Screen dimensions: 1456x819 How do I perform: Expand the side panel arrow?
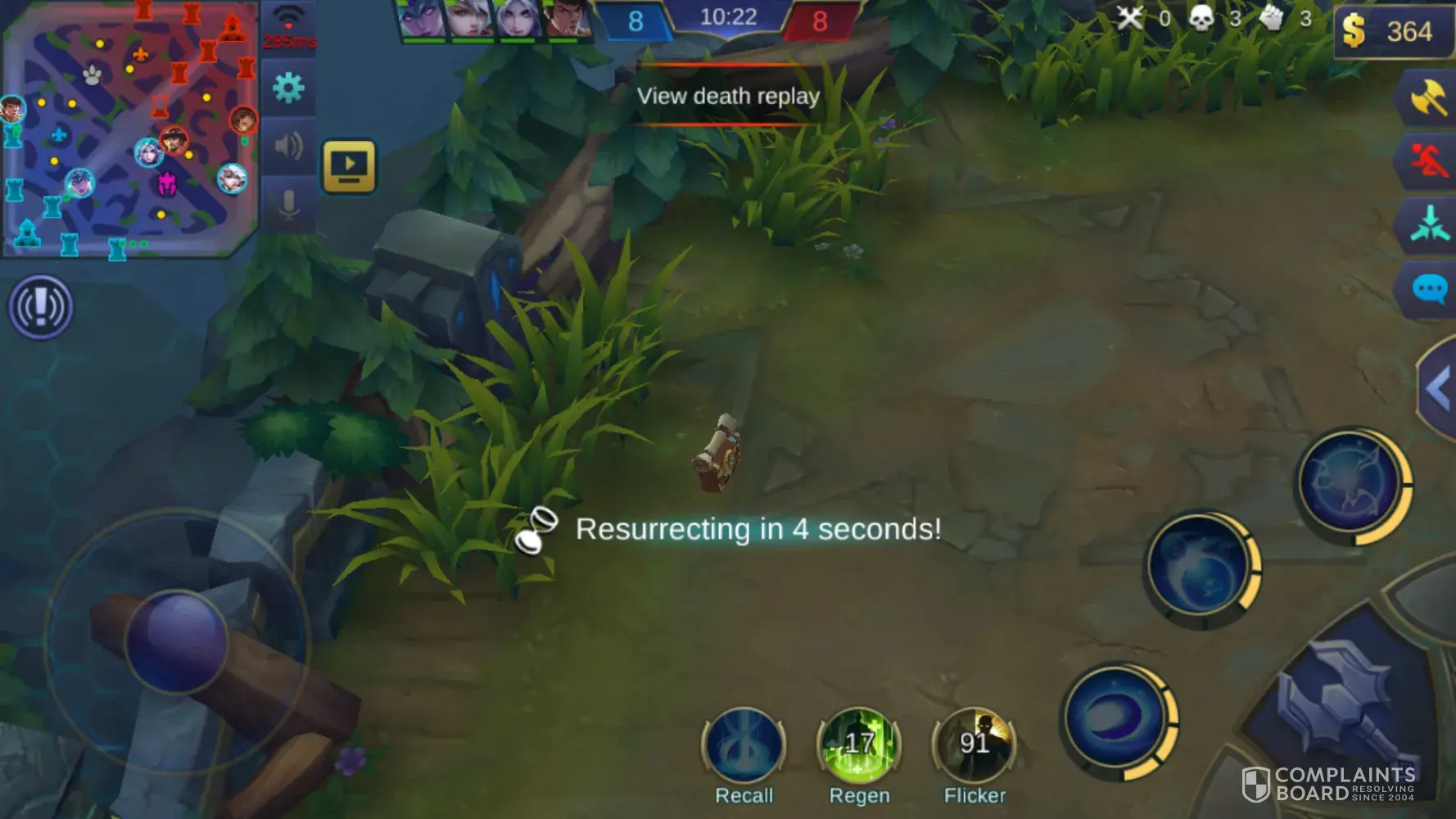tap(1438, 389)
